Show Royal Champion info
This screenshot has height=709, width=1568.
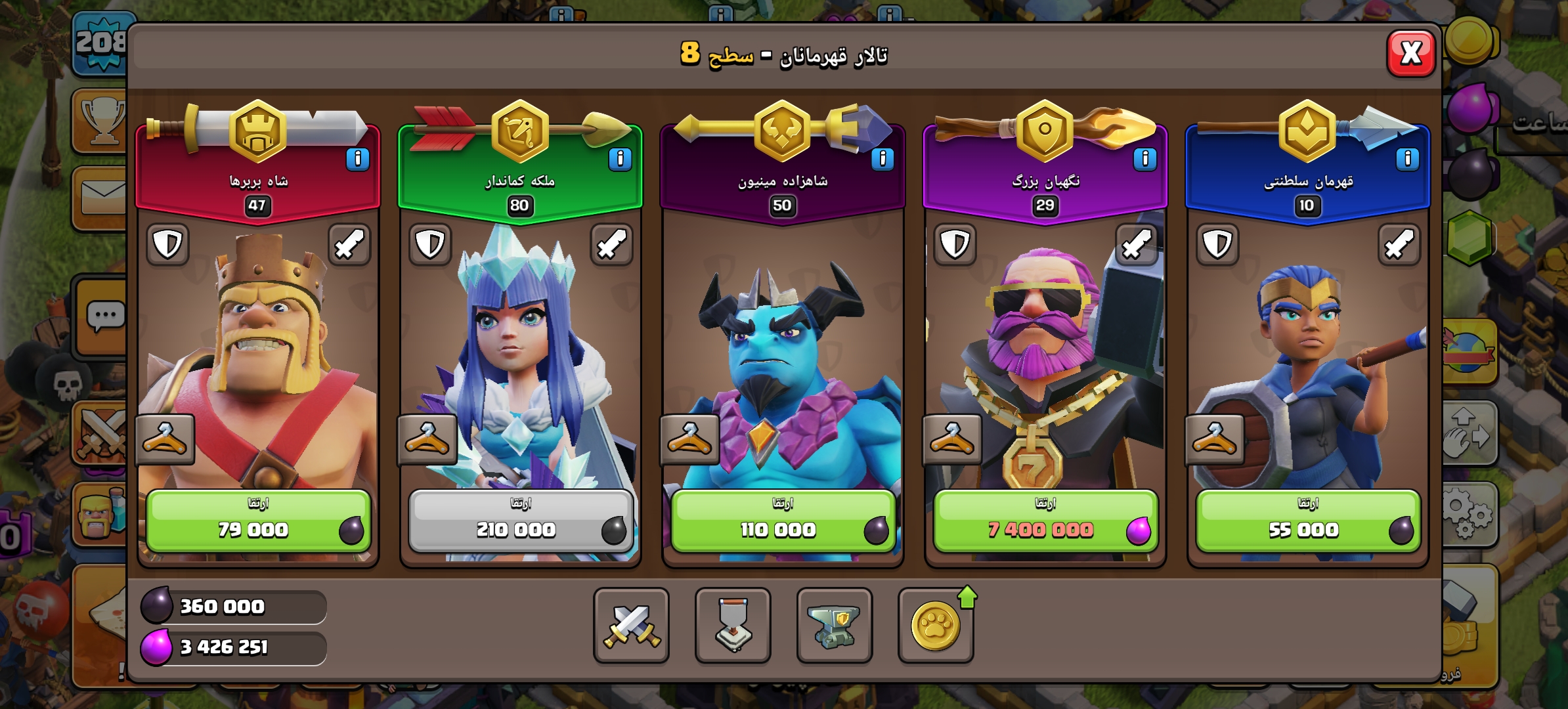point(1407,159)
